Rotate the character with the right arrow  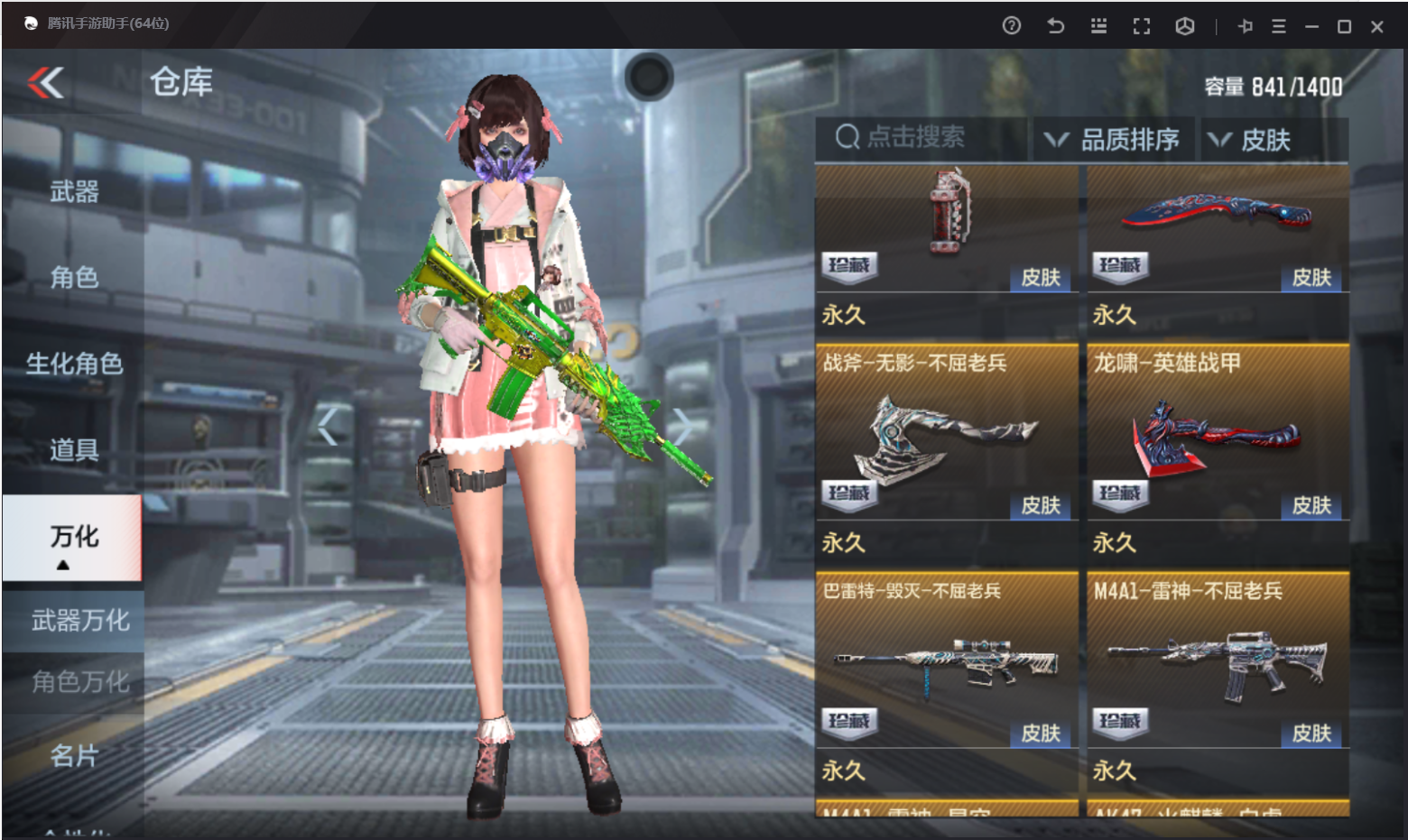[682, 427]
